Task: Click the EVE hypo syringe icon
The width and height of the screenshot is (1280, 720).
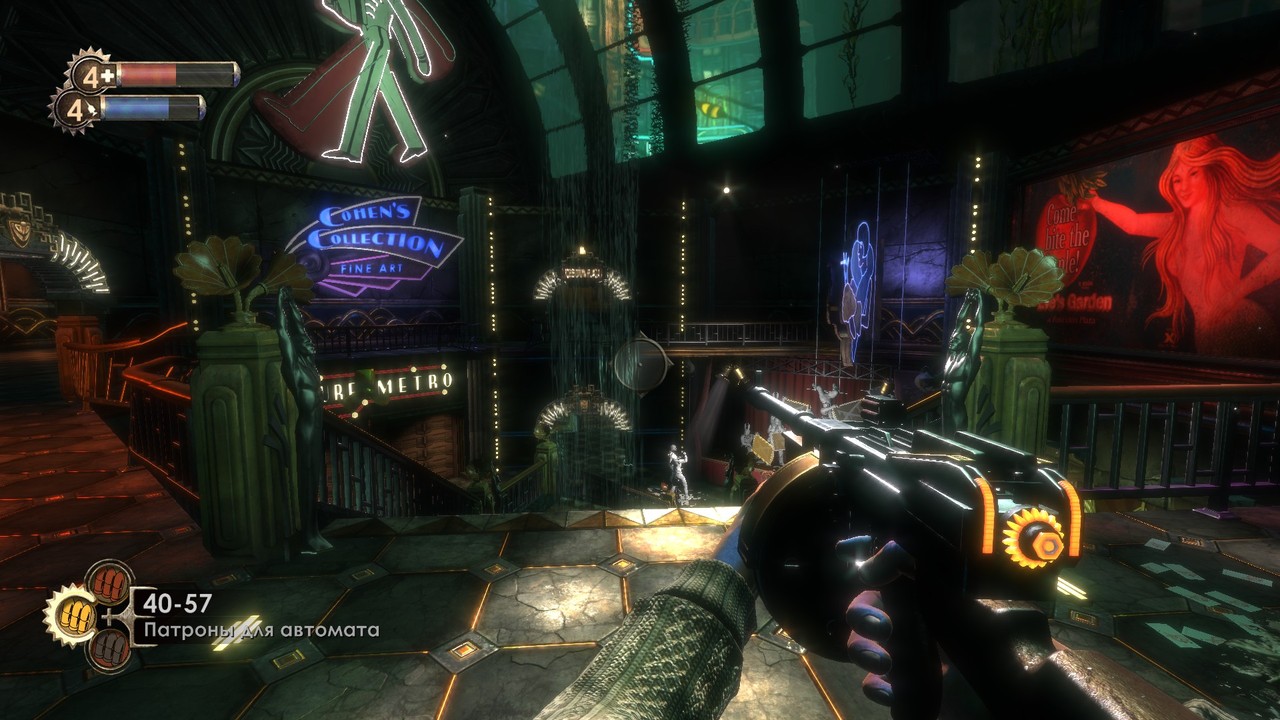Action: point(92,108)
